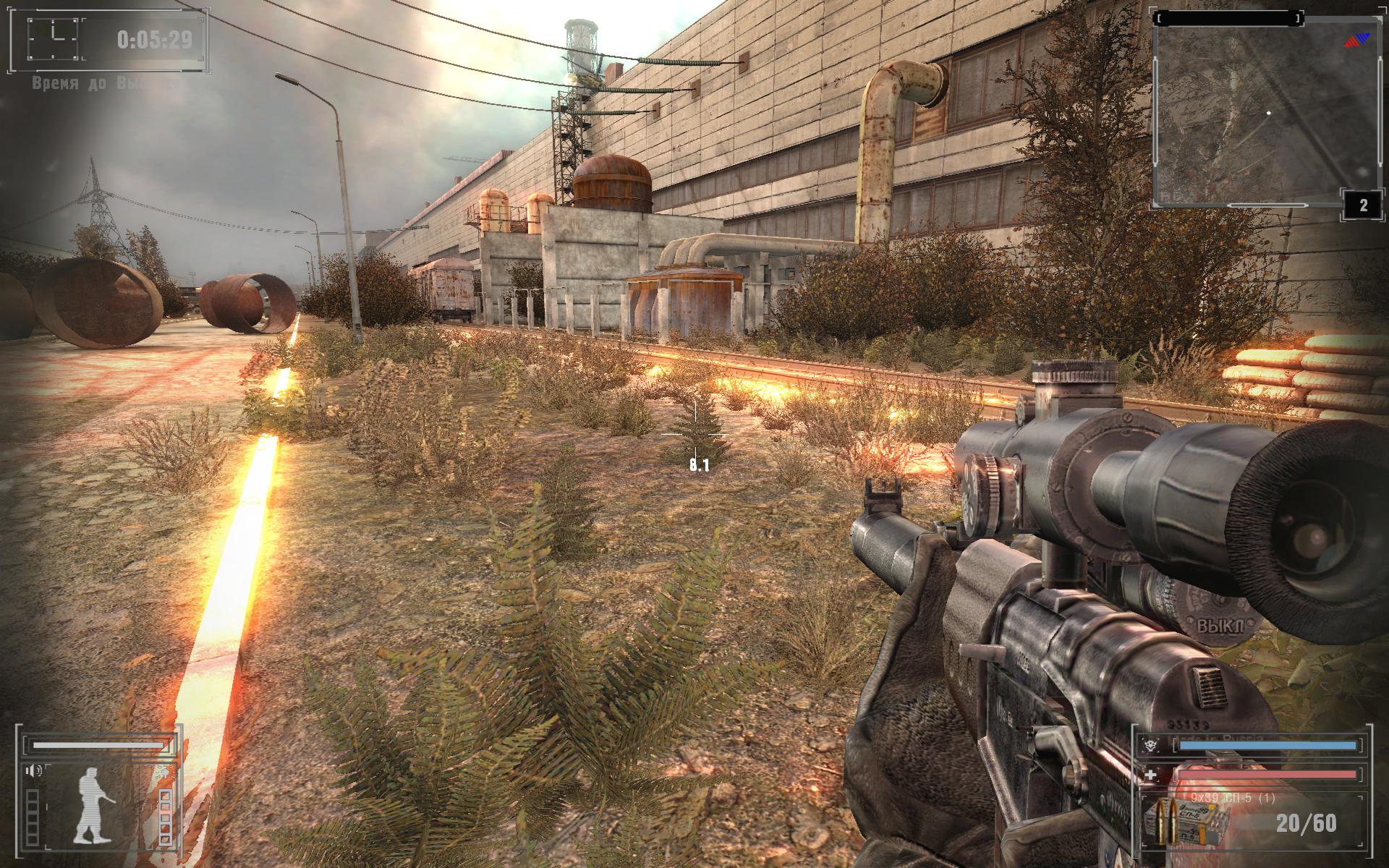Click the speaker noise indicator icon
This screenshot has height=868, width=1389.
(33, 770)
